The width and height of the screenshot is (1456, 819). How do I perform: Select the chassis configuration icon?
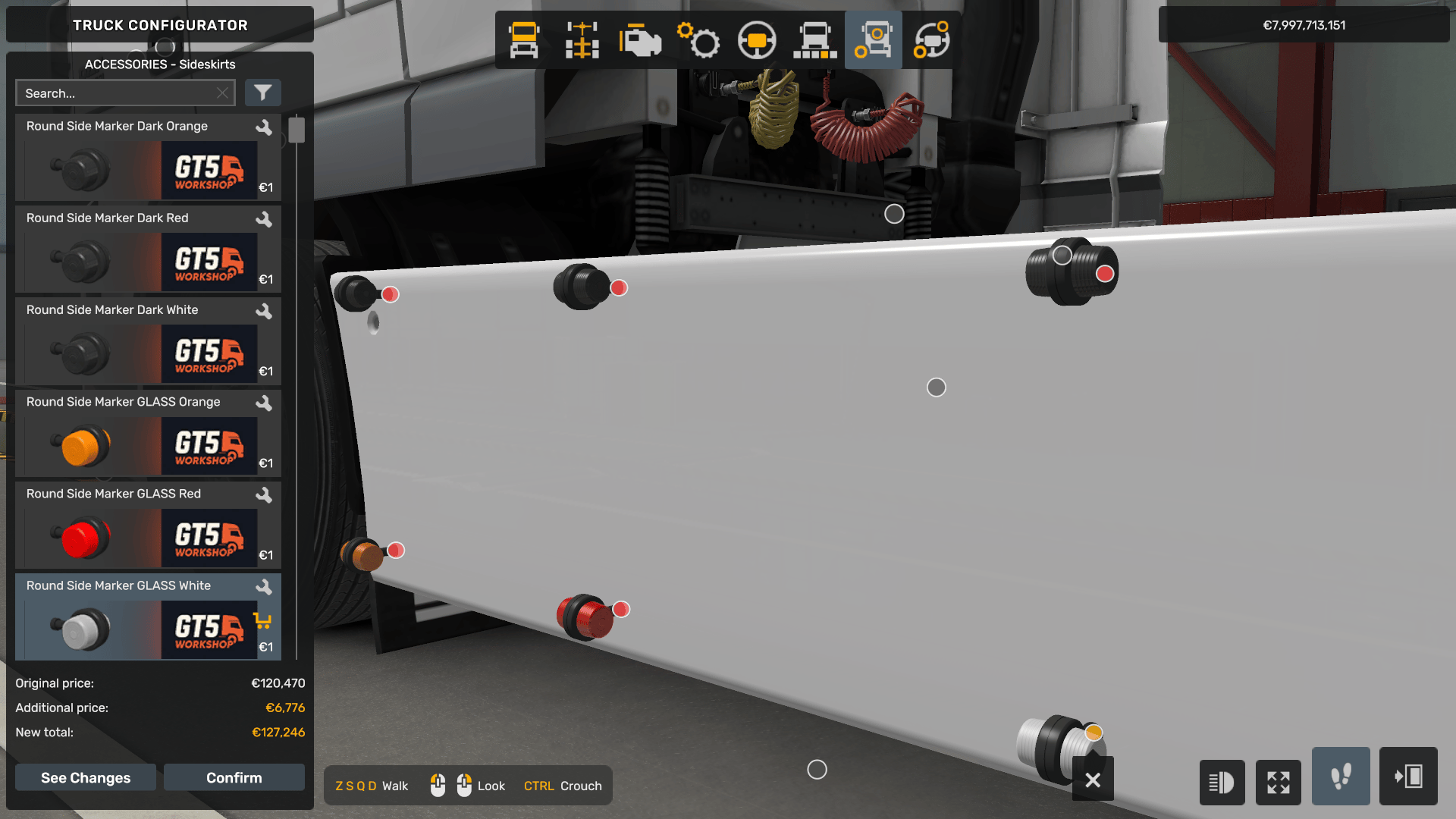[581, 39]
